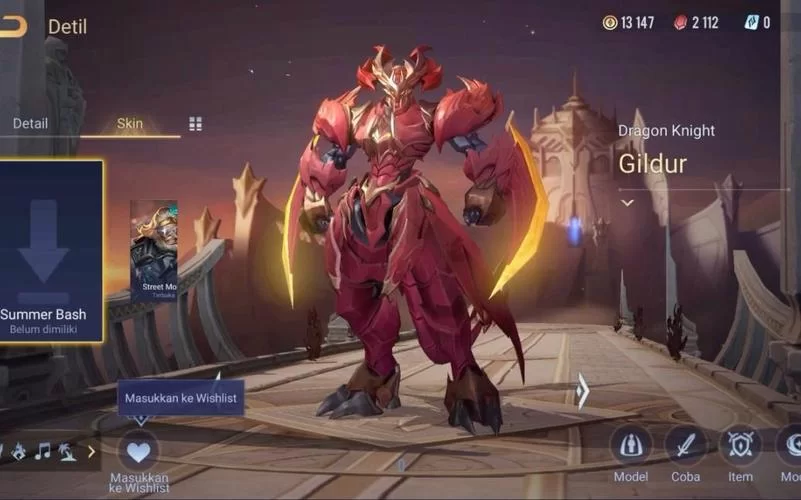Switch to the Detail tab
The image size is (801, 500).
tap(30, 124)
